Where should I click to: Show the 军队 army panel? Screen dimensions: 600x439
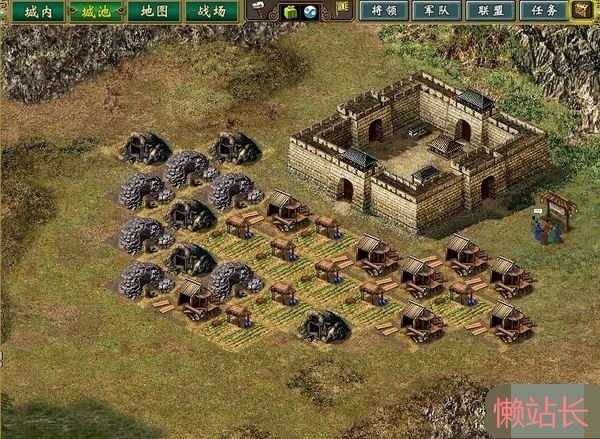pos(435,12)
